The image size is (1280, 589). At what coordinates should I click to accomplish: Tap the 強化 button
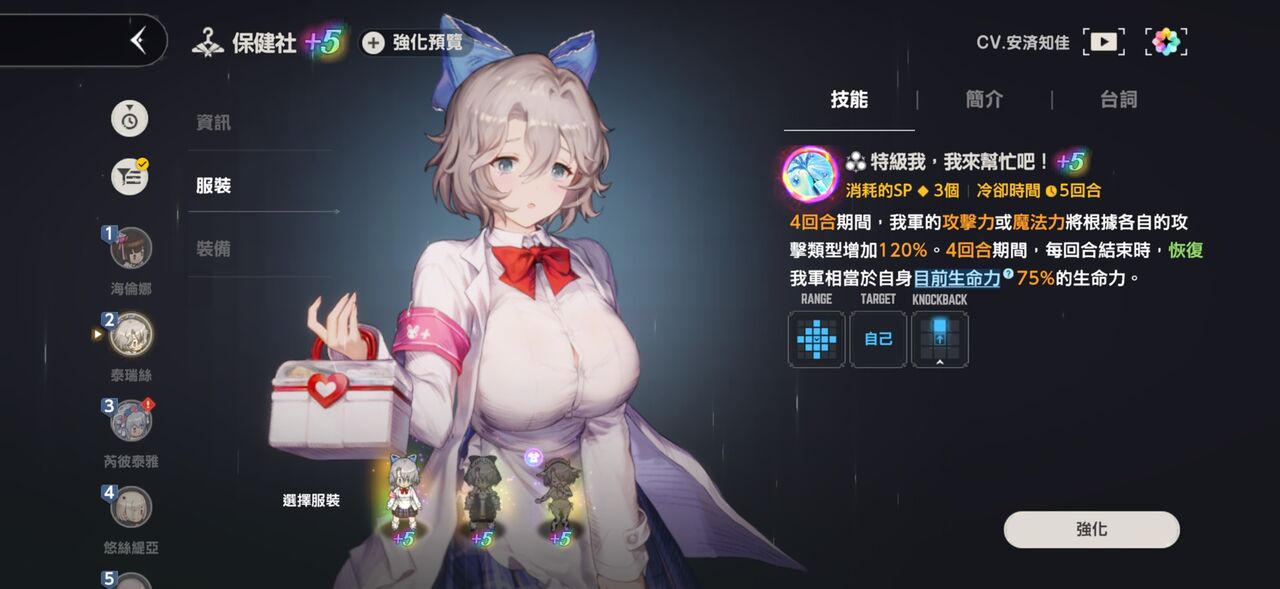click(x=1091, y=530)
